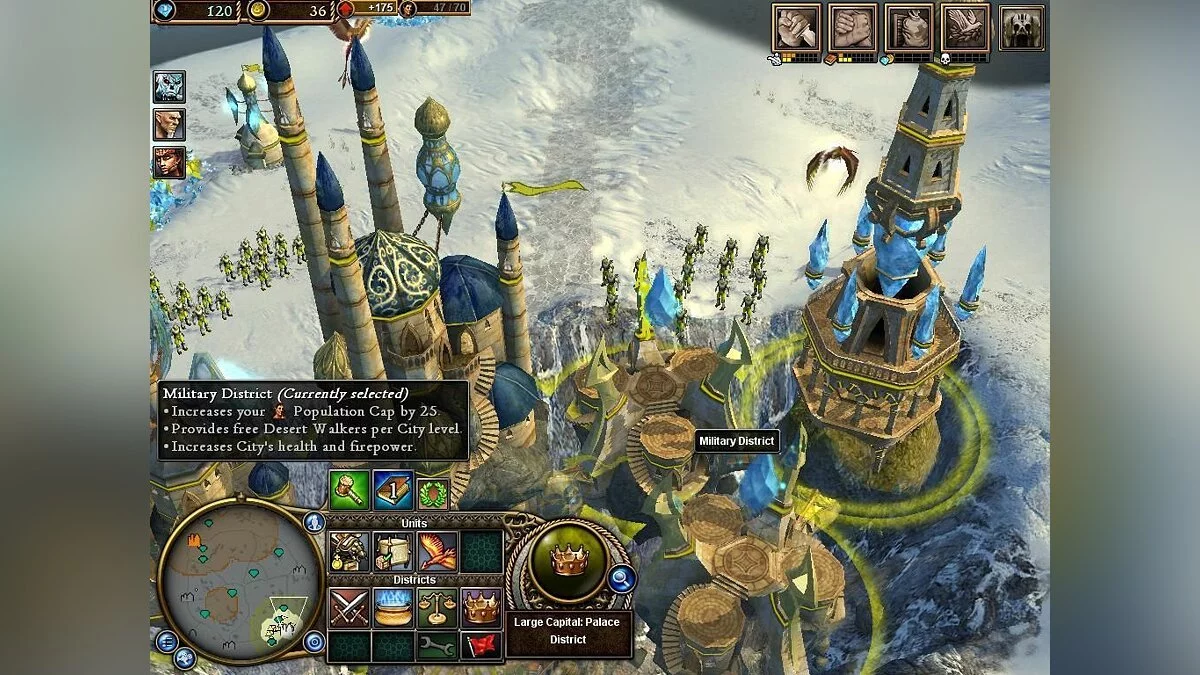Open the skull helmet panel
Viewport: 1200px width, 675px height.
1021,27
